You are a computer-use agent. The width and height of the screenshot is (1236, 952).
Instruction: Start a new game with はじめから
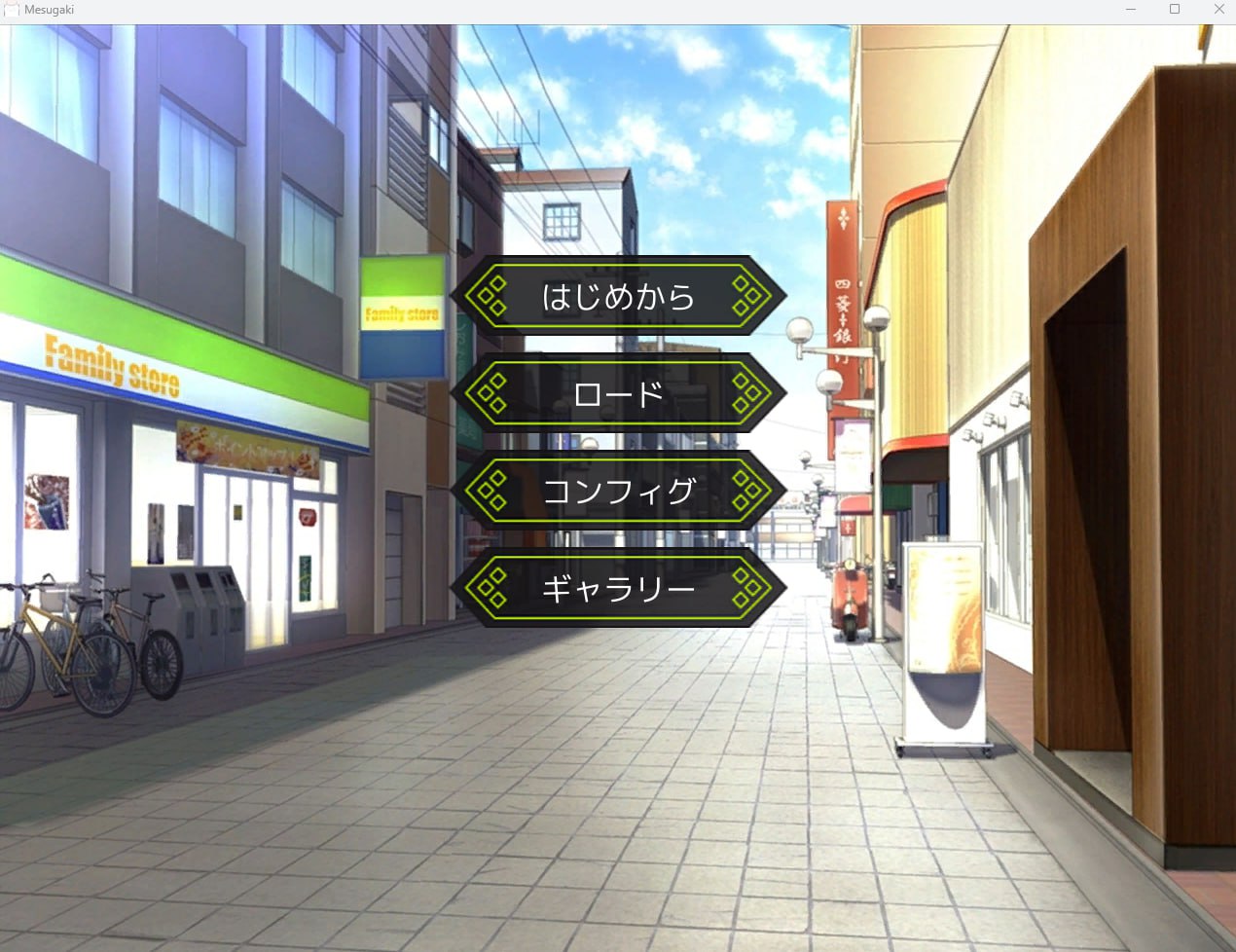tap(618, 296)
